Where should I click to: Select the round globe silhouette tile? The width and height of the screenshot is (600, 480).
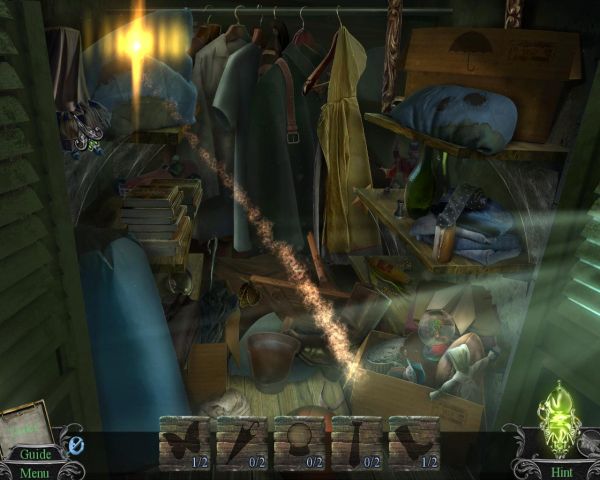pyautogui.click(x=299, y=440)
